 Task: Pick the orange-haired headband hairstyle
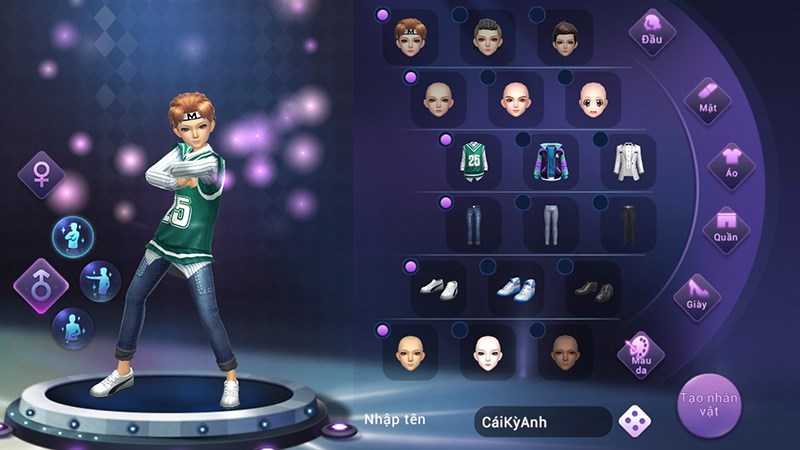(x=410, y=38)
